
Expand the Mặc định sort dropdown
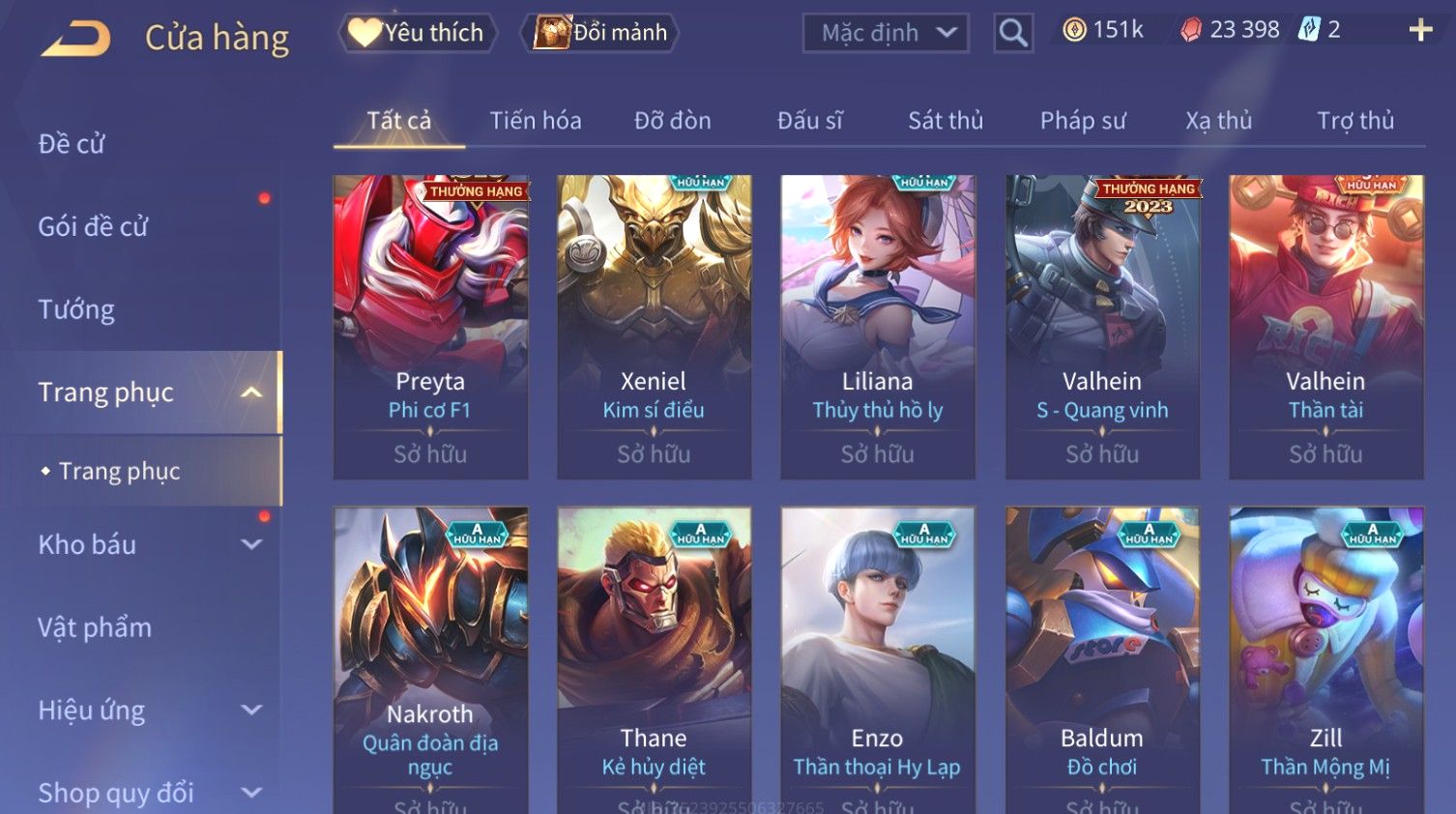click(885, 33)
